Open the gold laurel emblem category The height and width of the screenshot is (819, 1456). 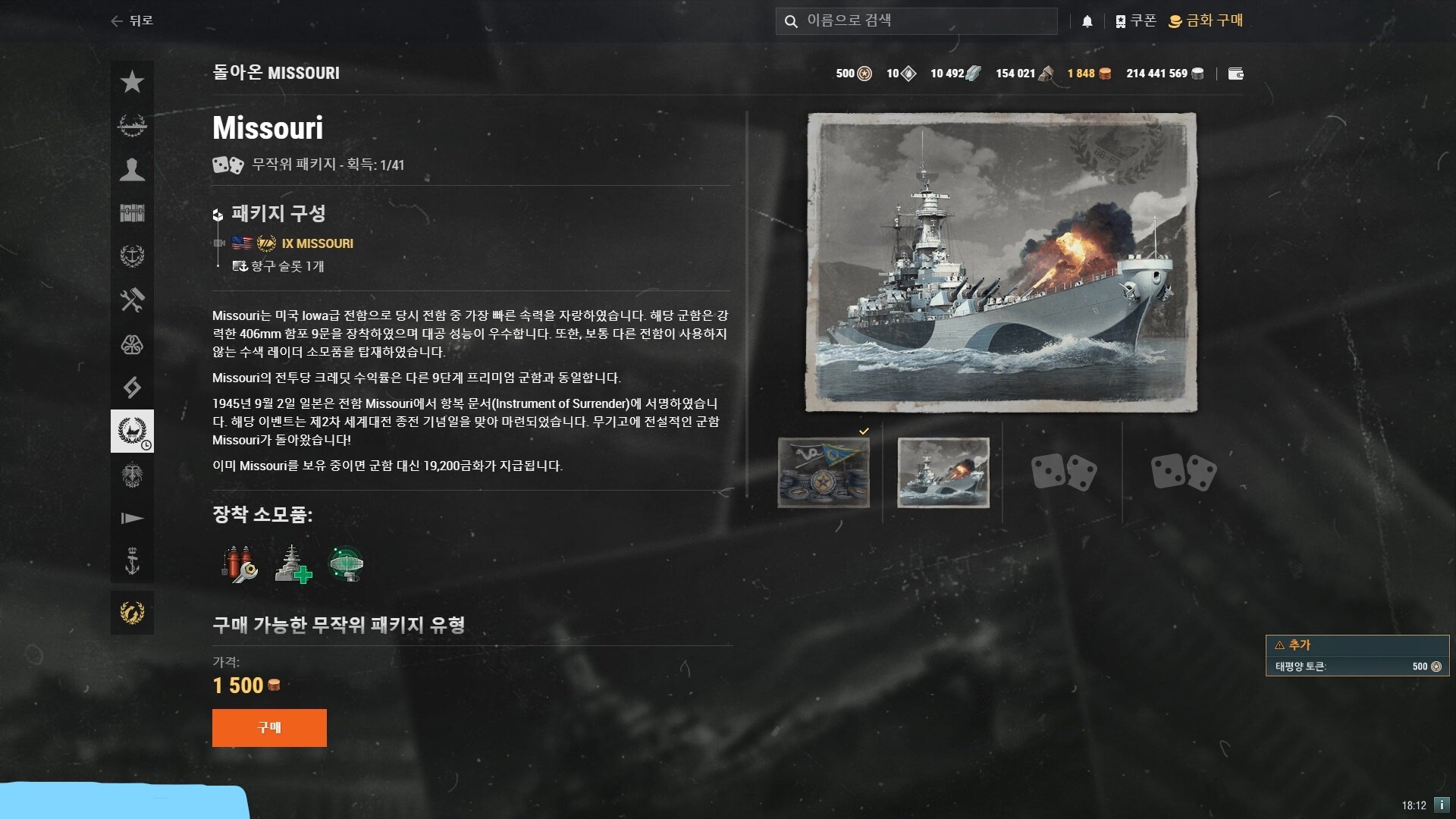[x=132, y=613]
